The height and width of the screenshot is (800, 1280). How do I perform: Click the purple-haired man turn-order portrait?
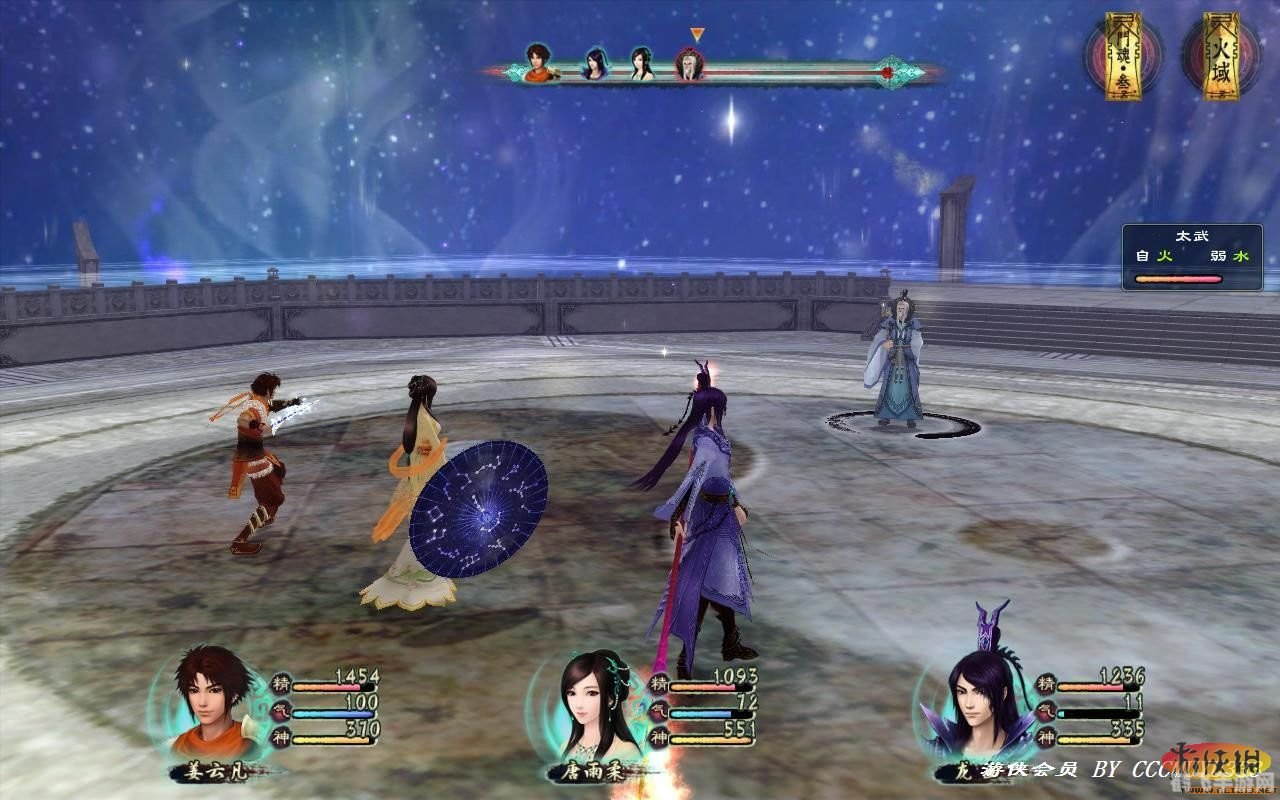(x=596, y=64)
